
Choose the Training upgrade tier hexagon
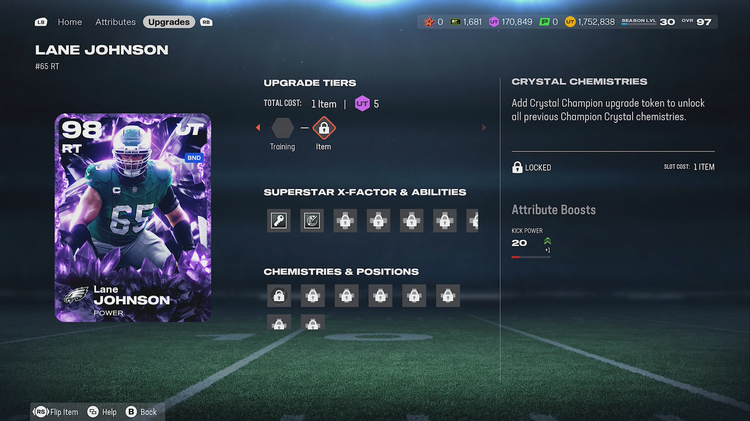tap(282, 128)
